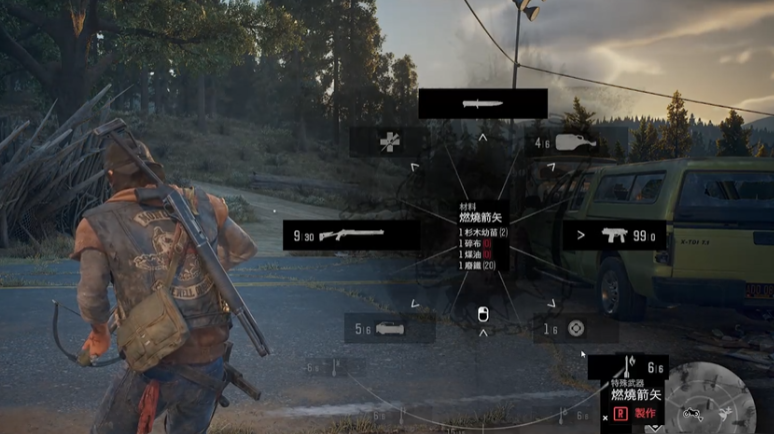Screen dimensions: 774x434
Task: Open the bandage healing item slot
Action: pyautogui.click(x=389, y=142)
